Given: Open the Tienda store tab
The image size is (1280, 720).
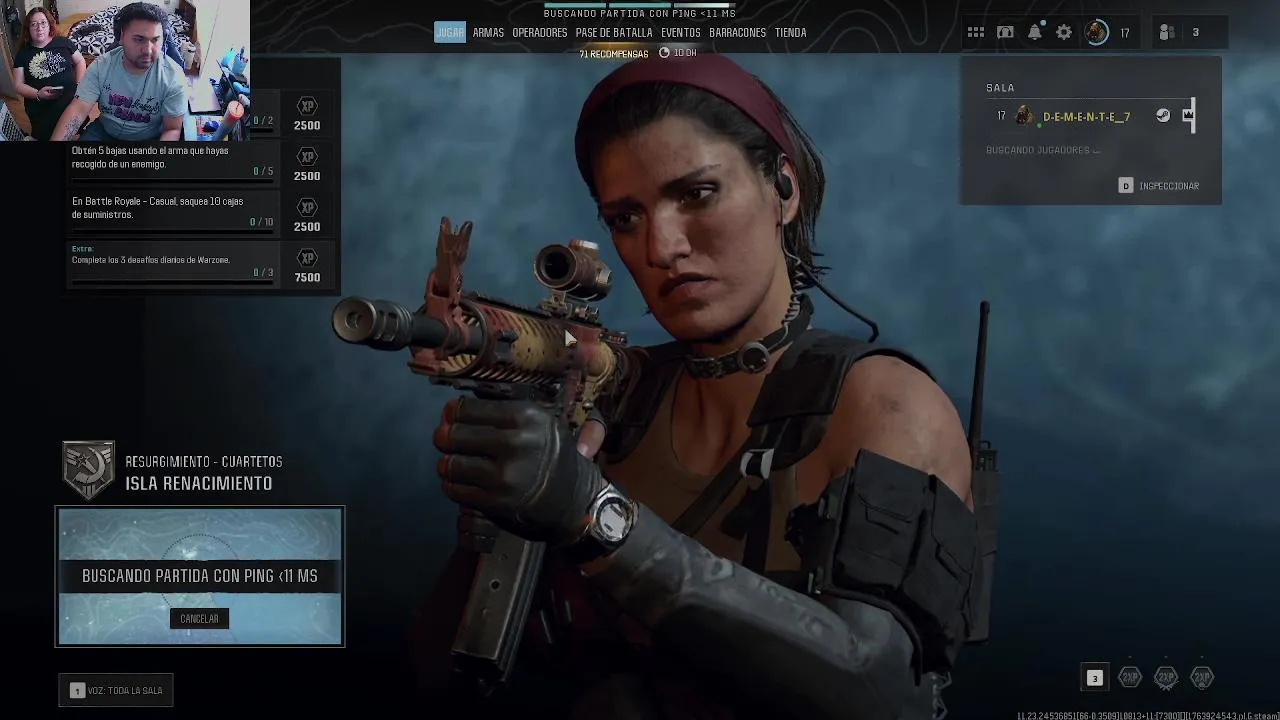Looking at the screenshot, I should point(790,33).
